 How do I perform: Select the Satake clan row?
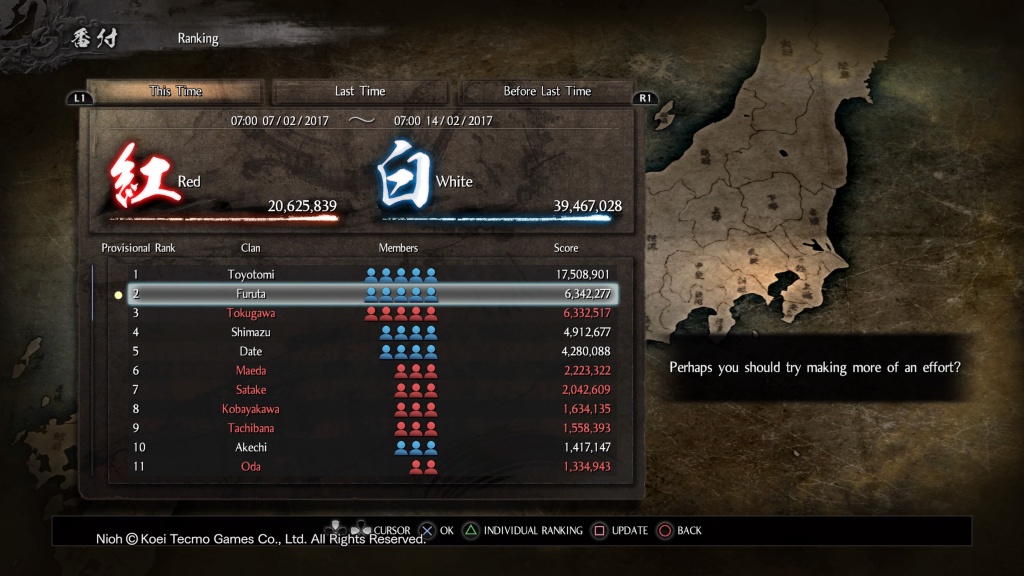(370, 389)
